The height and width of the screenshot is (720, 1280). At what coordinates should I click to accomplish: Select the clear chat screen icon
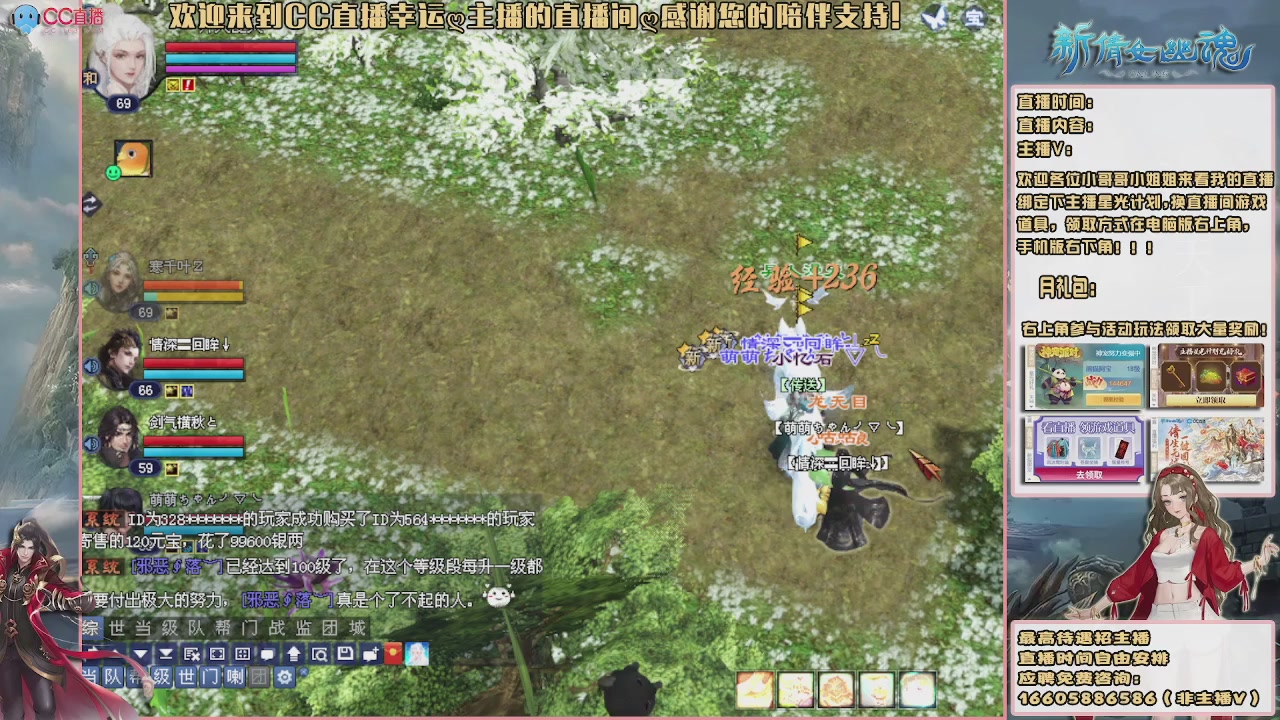(x=191, y=654)
